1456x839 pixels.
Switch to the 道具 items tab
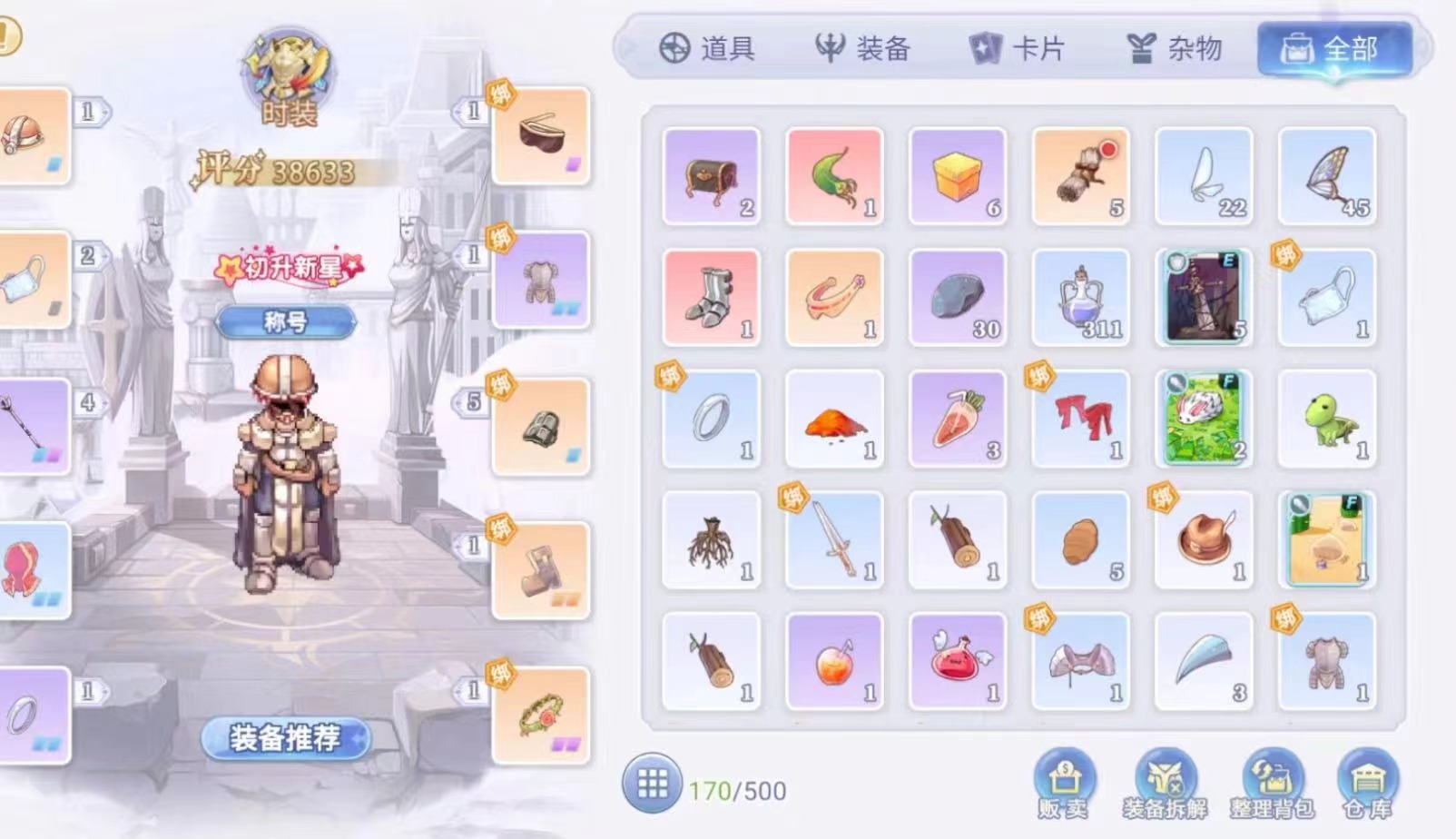click(707, 48)
